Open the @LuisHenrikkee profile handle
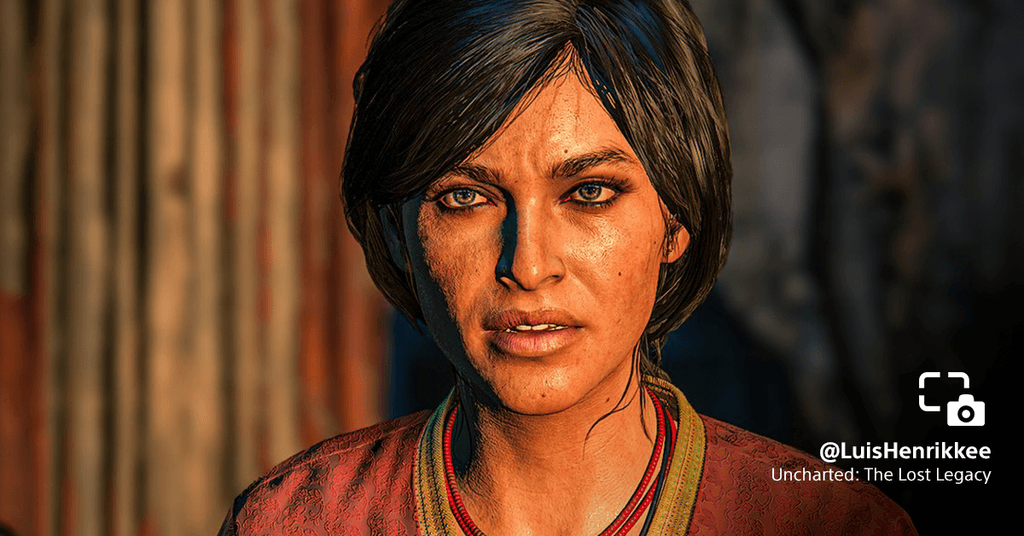 tap(904, 451)
